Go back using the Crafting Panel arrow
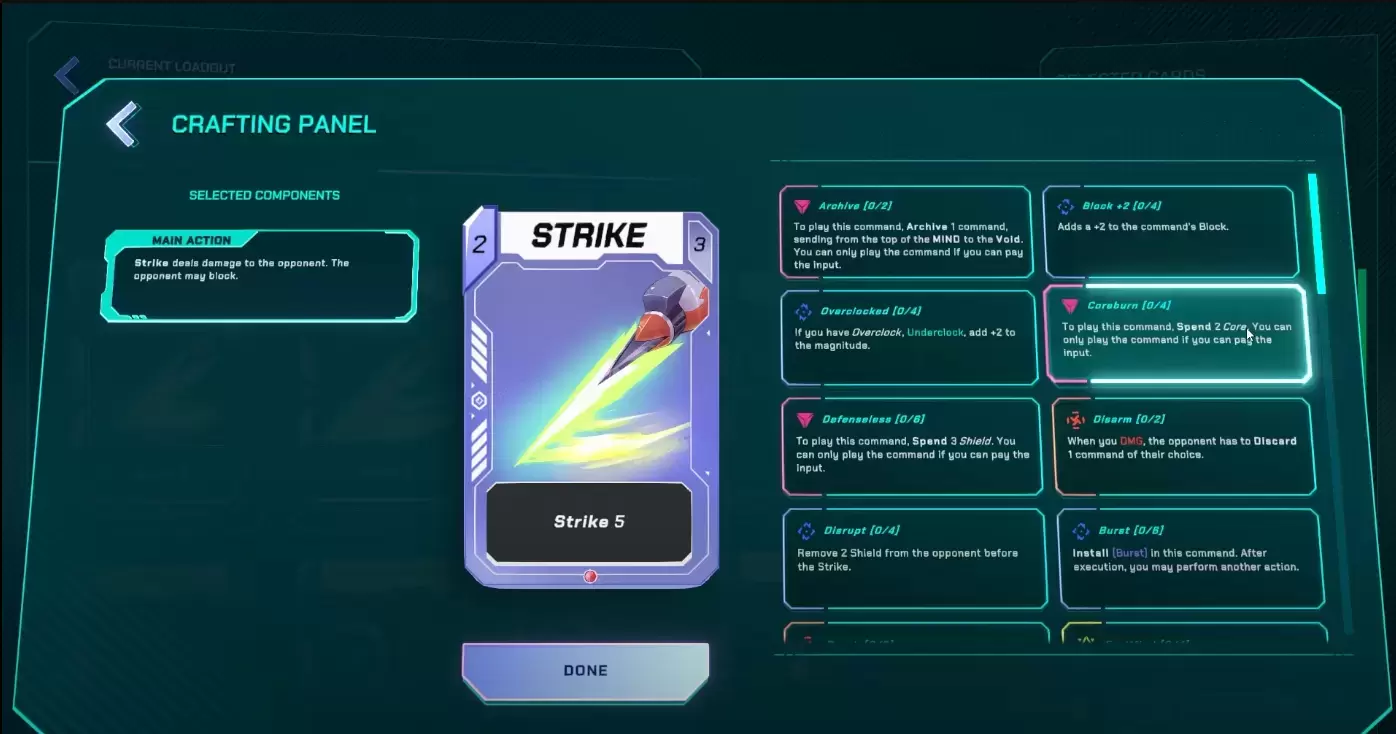The height and width of the screenshot is (734, 1396). [x=123, y=124]
